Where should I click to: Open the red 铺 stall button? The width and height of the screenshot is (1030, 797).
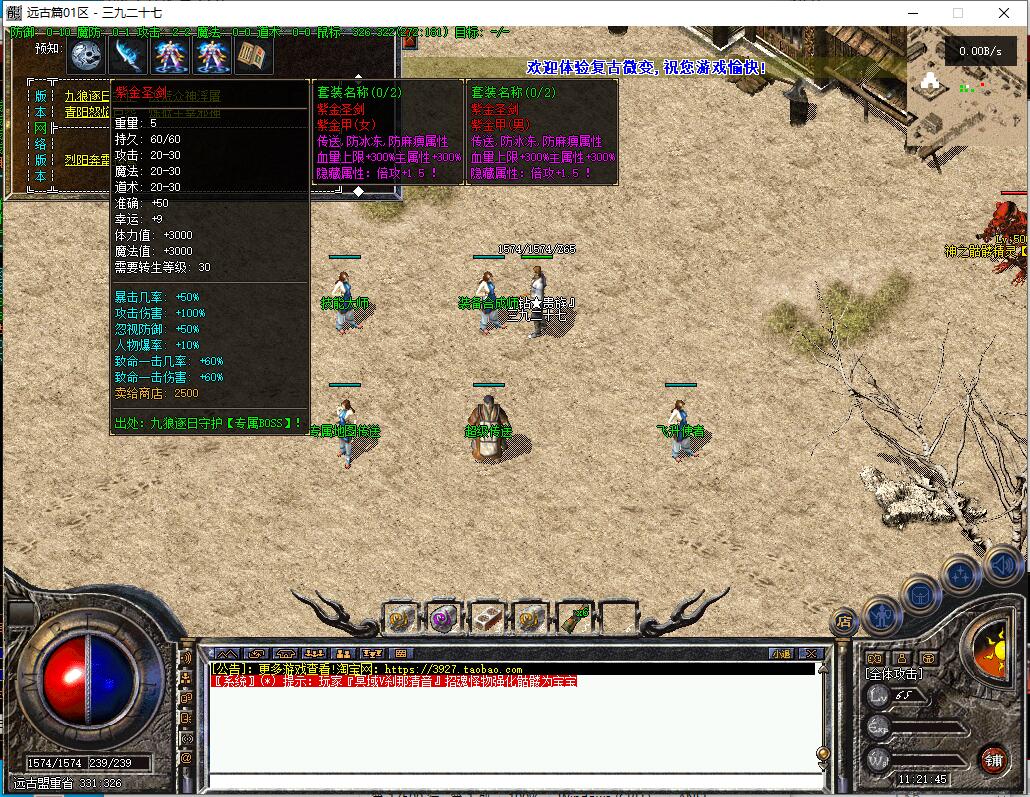click(x=992, y=758)
